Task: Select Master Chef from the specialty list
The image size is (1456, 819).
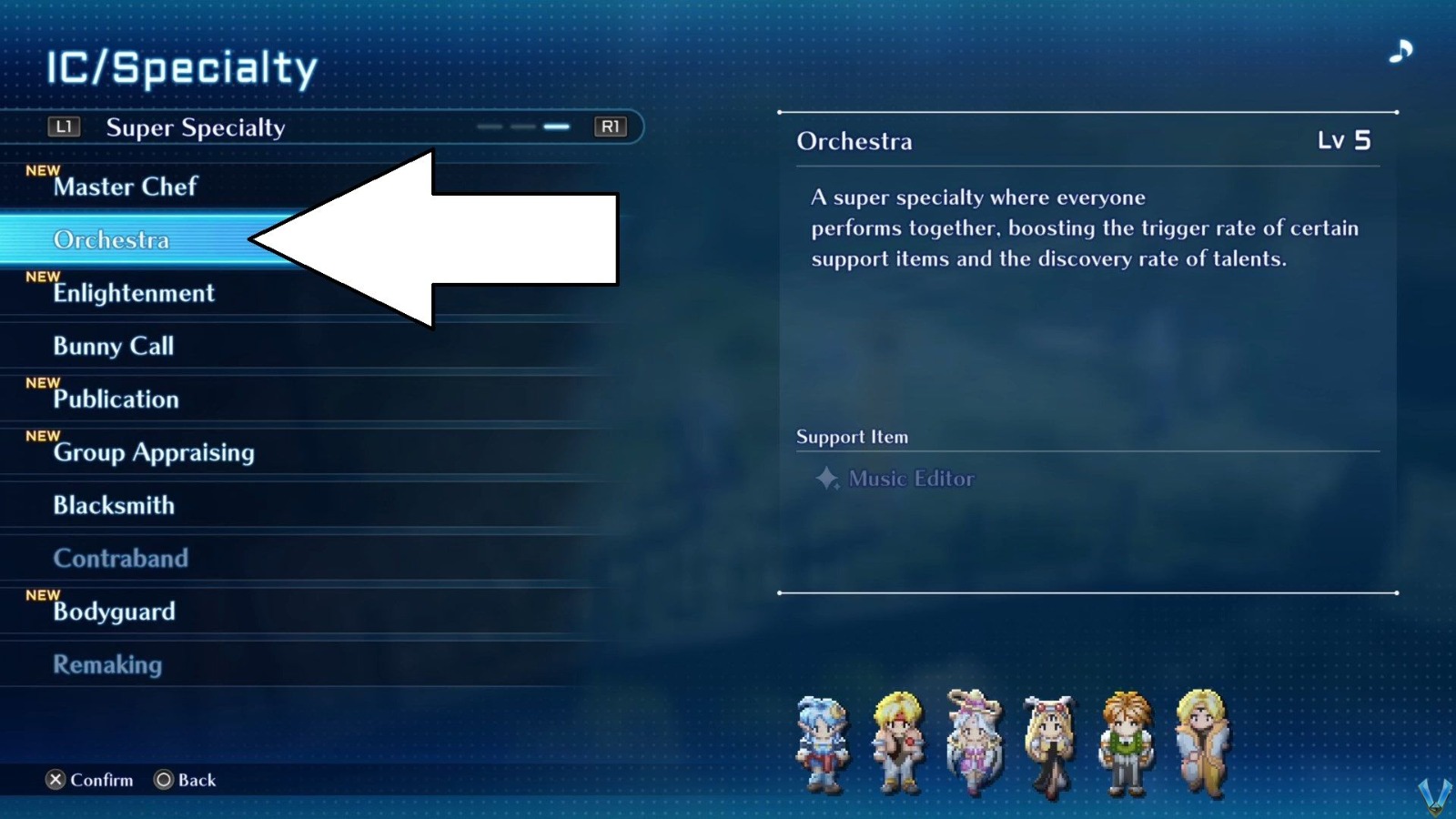Action: (x=125, y=187)
